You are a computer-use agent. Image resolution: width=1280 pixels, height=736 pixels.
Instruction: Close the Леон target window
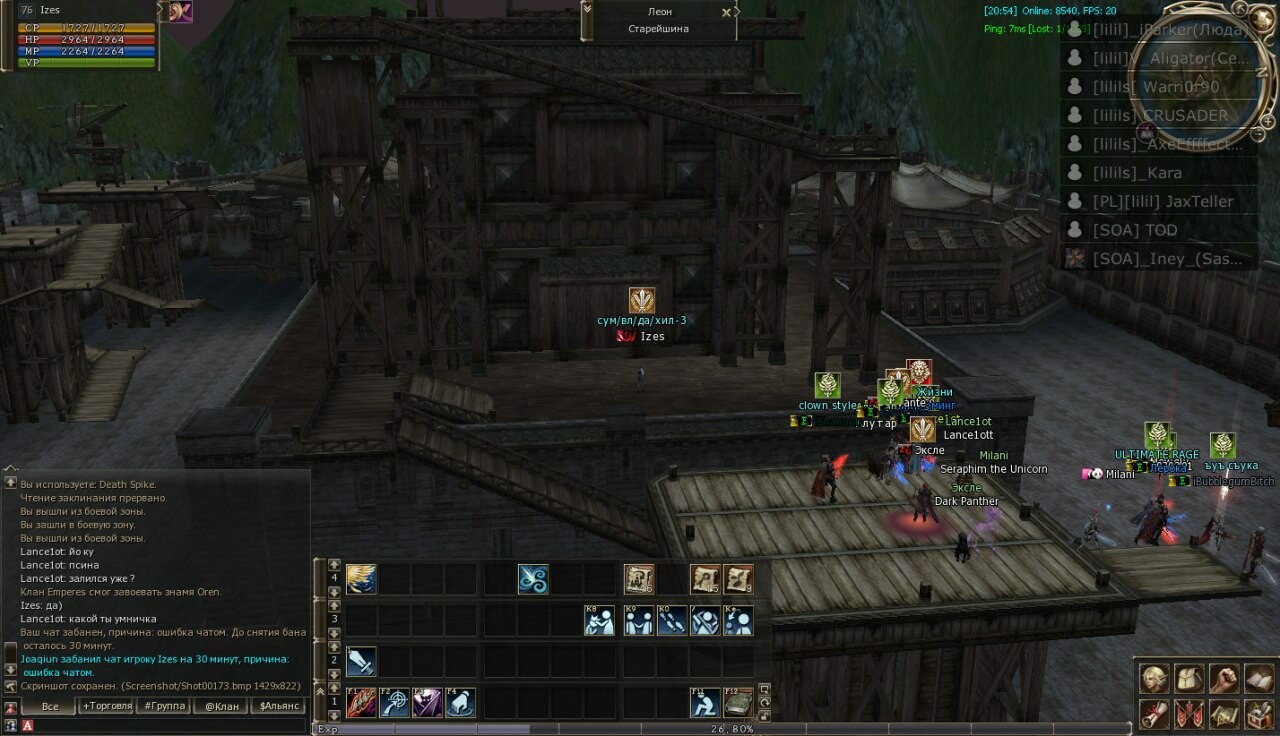pyautogui.click(x=726, y=12)
